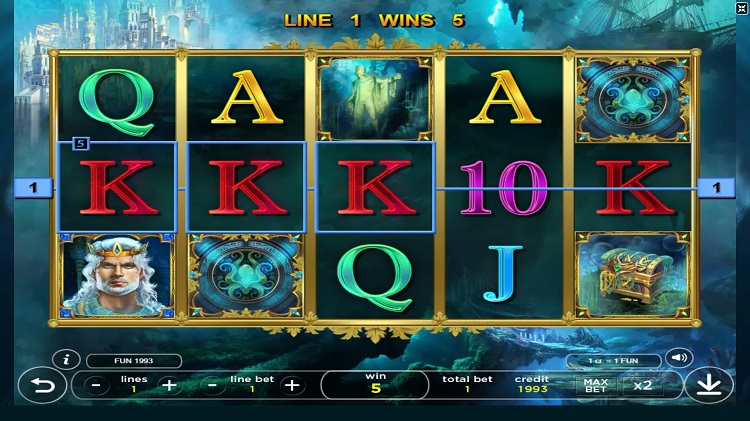Collect winnings with the download arrow button

pyautogui.click(x=708, y=386)
